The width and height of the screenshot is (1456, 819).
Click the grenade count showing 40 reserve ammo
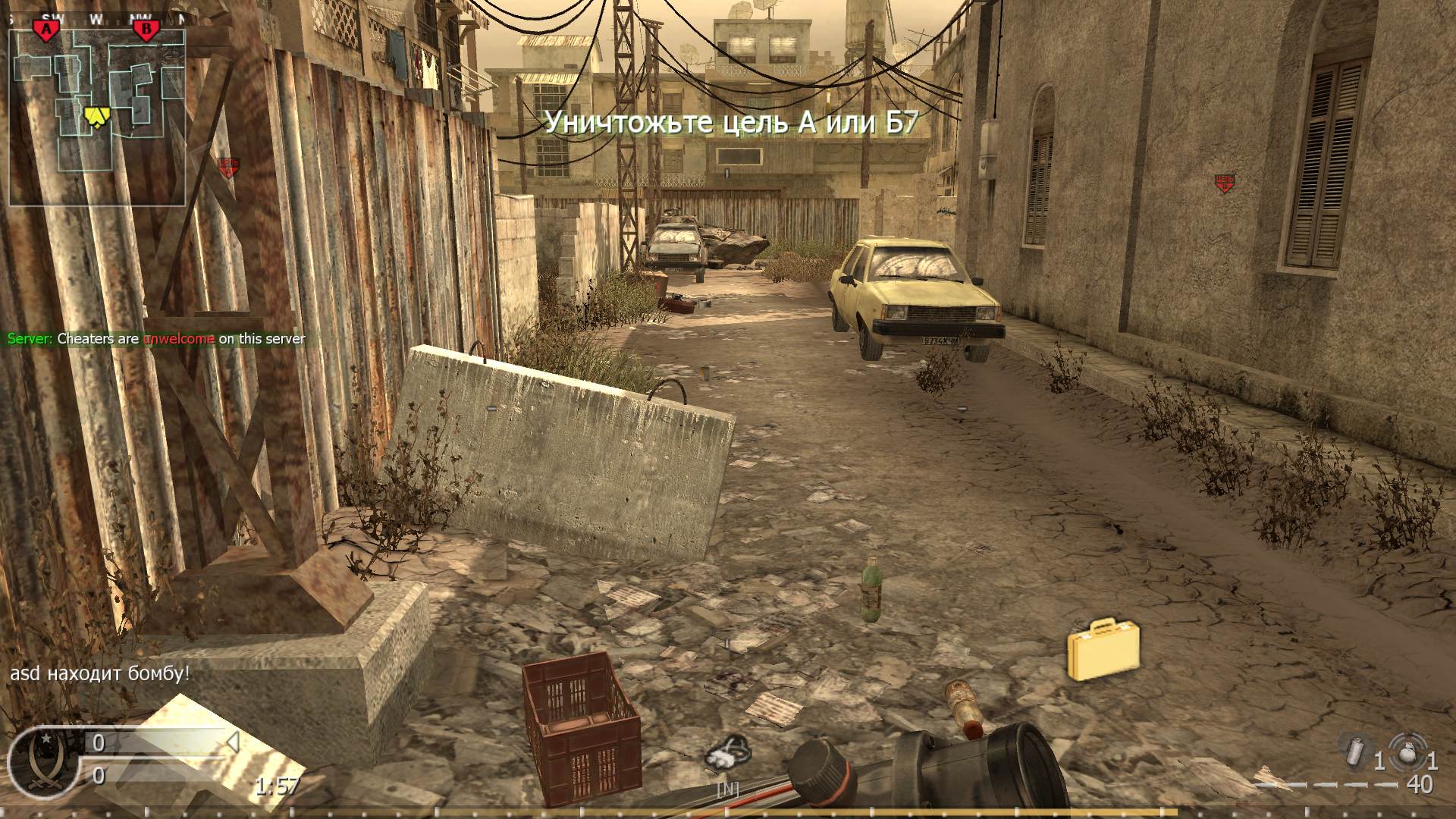click(1420, 786)
